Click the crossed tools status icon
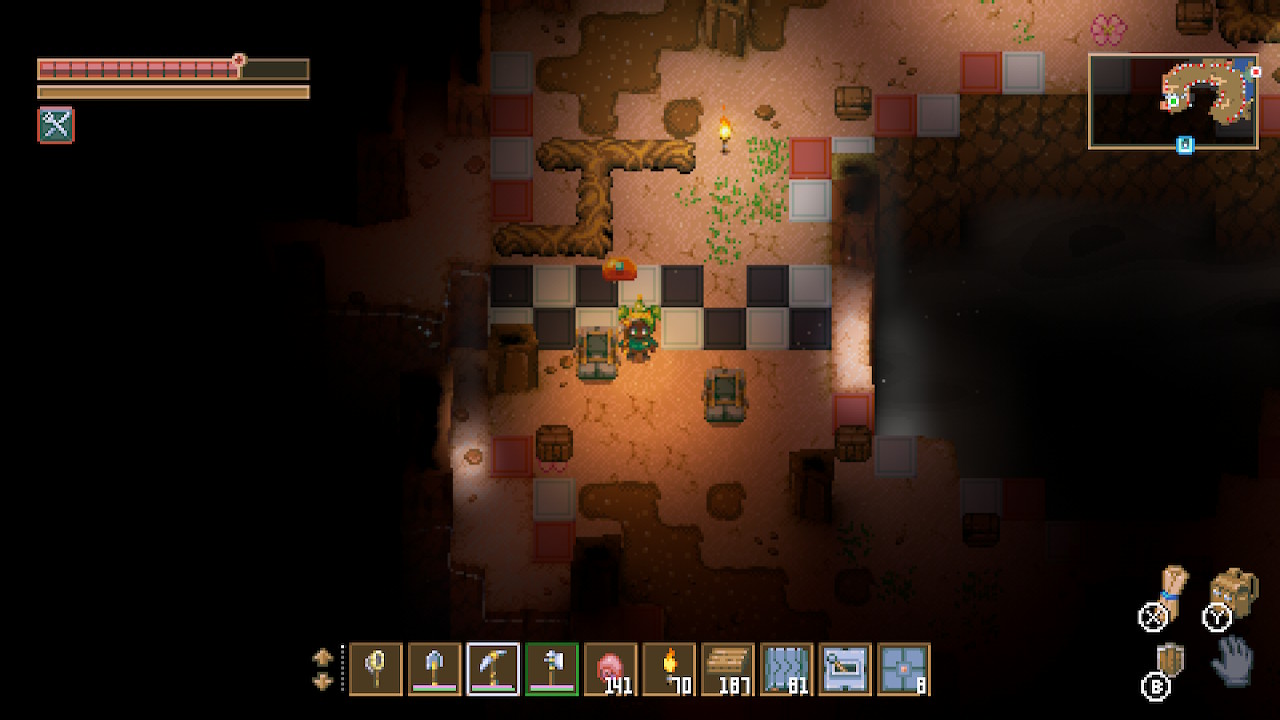Image resolution: width=1280 pixels, height=720 pixels. pos(56,125)
